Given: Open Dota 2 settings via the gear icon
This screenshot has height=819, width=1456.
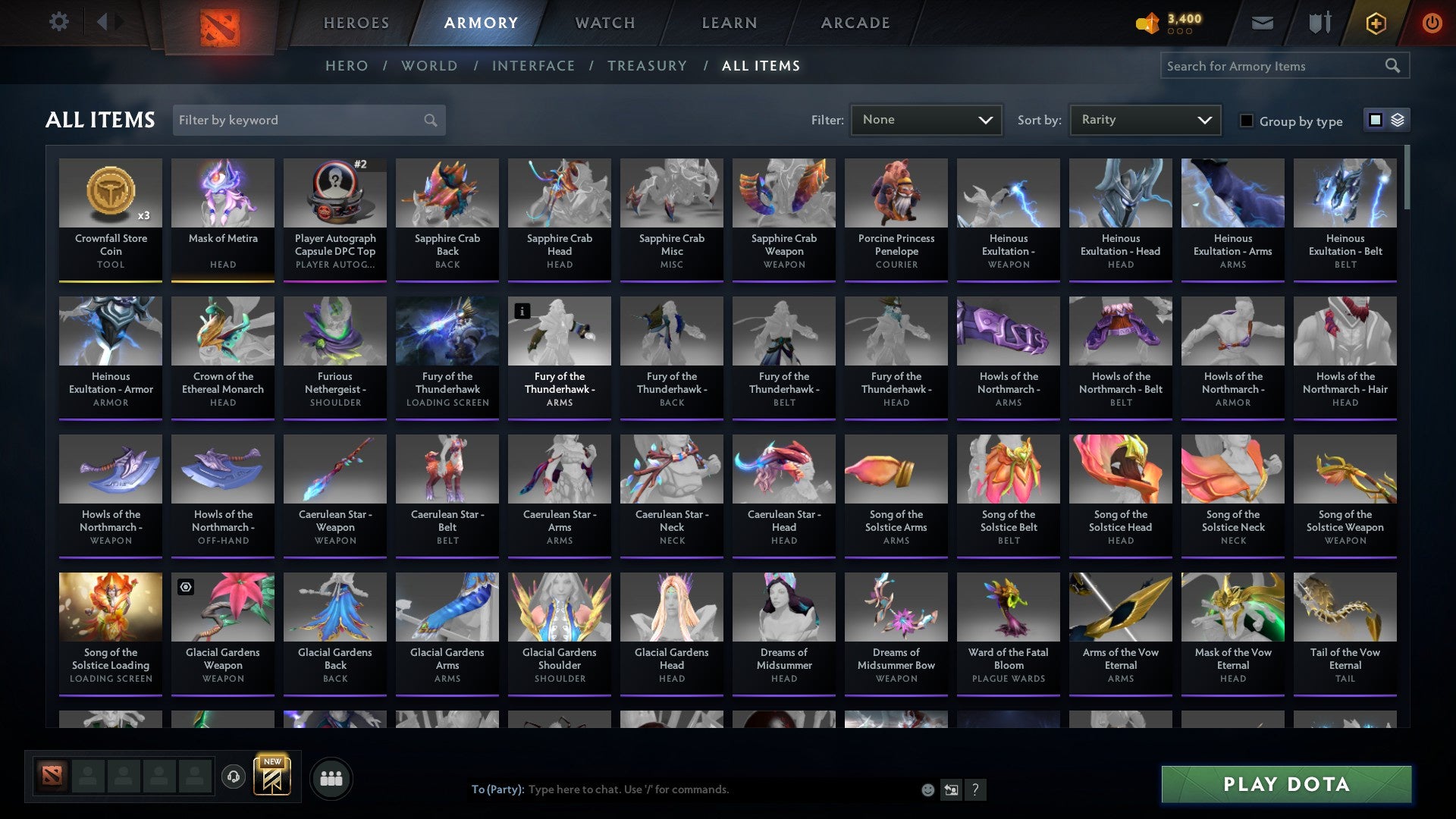Looking at the screenshot, I should 59,22.
